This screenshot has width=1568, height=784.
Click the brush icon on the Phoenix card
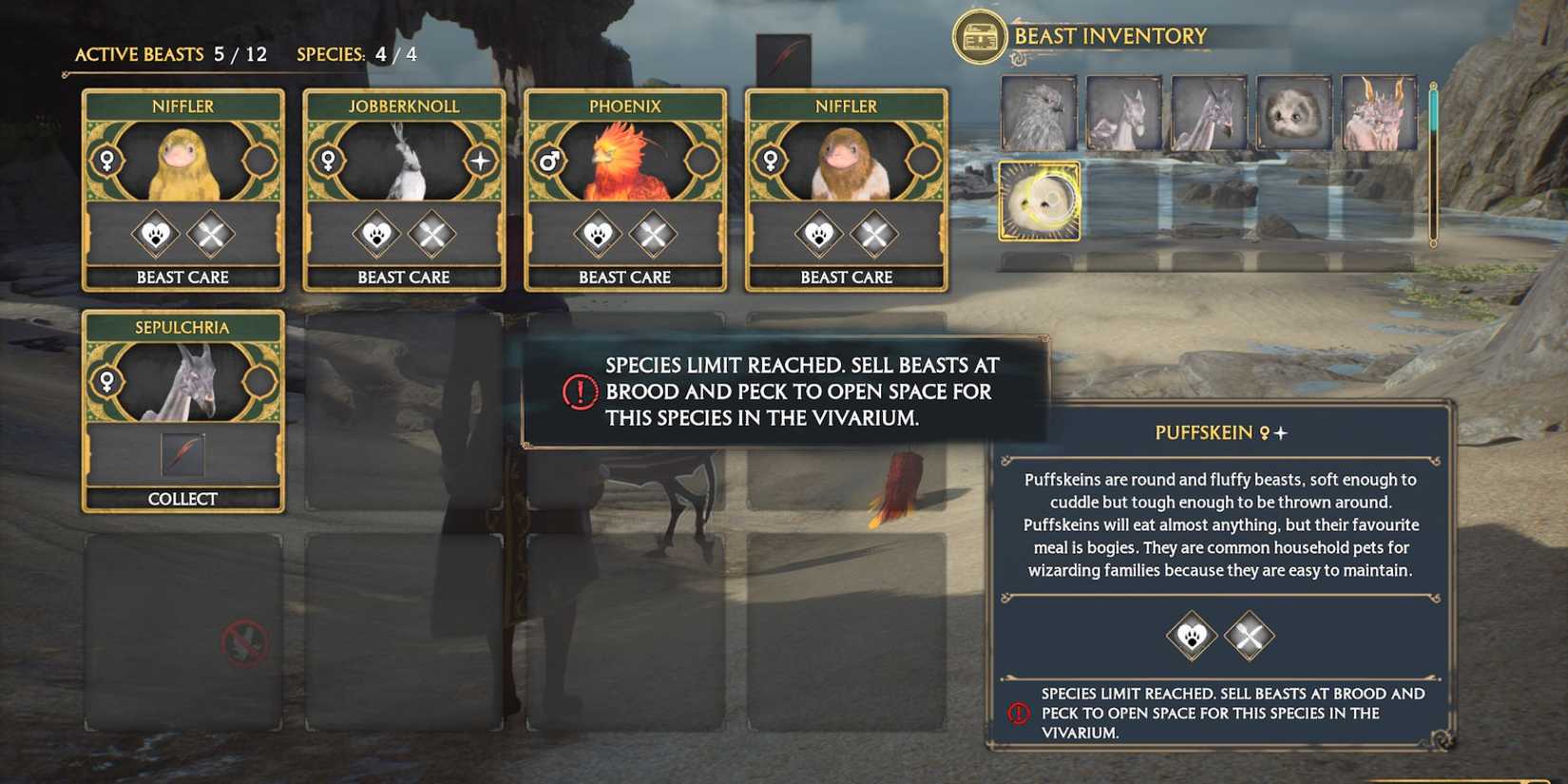[x=653, y=235]
